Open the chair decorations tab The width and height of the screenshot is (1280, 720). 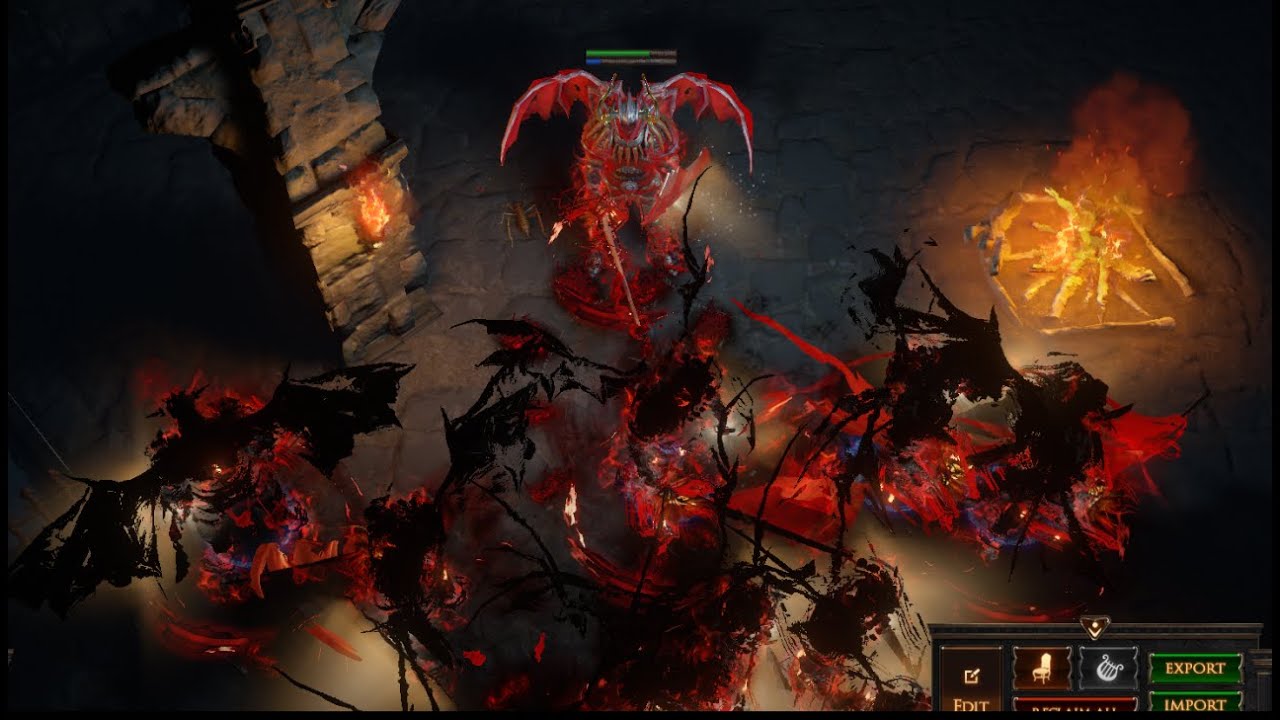coord(1042,668)
